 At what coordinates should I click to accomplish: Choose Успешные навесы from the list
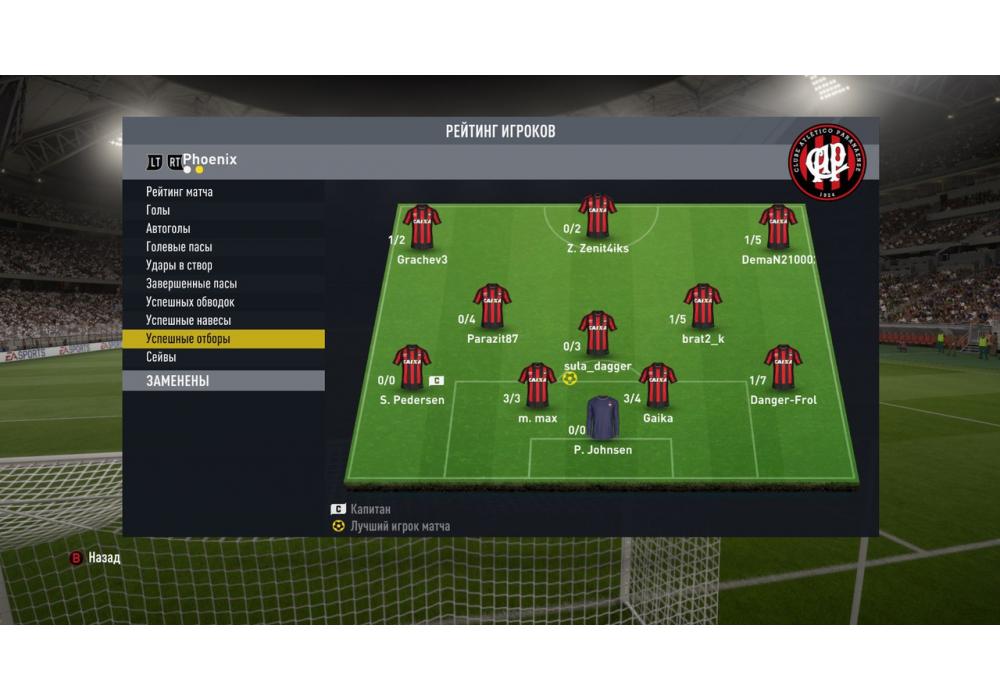[x=188, y=321]
